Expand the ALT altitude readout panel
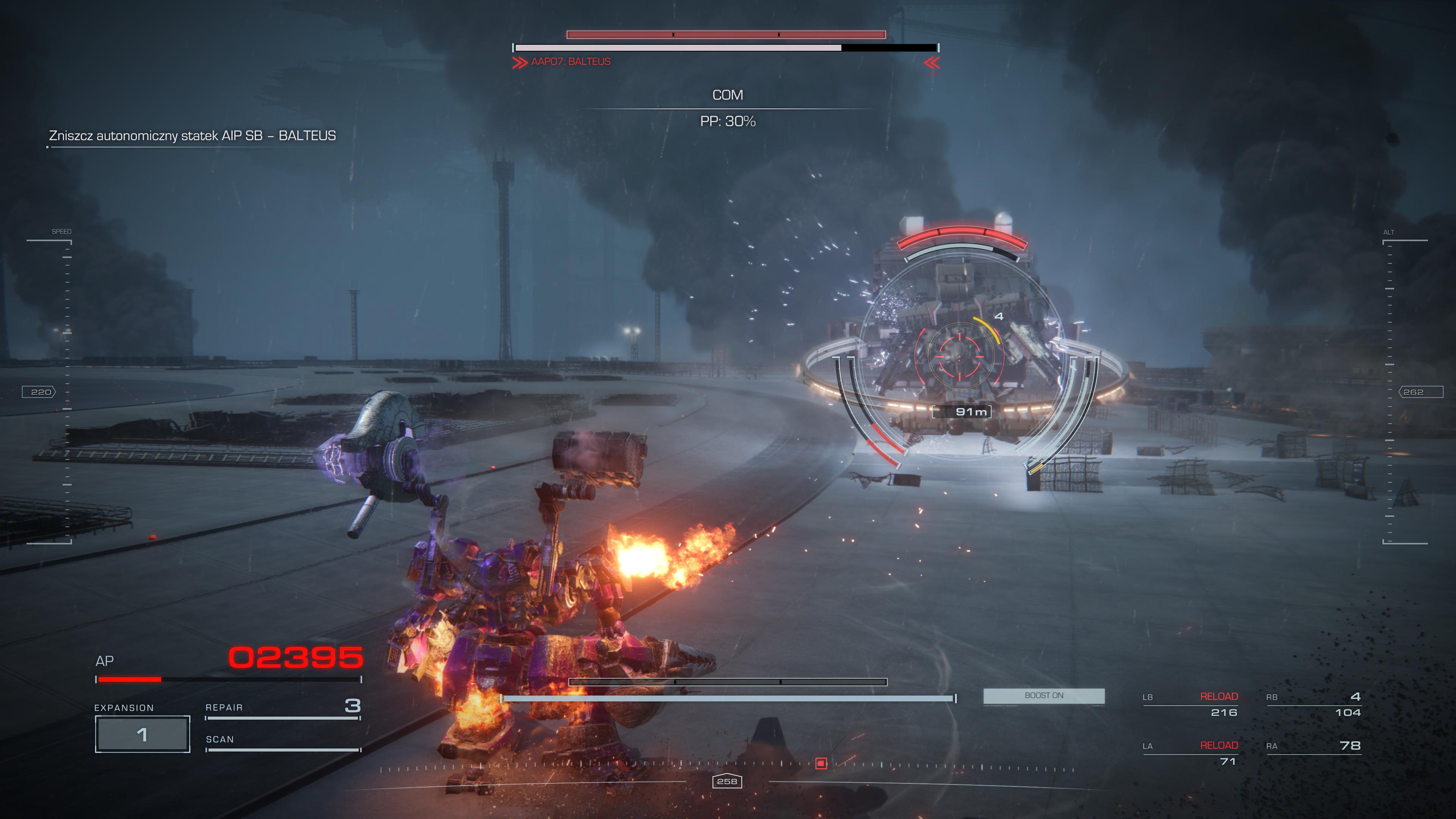Image resolution: width=1456 pixels, height=819 pixels. click(1390, 232)
